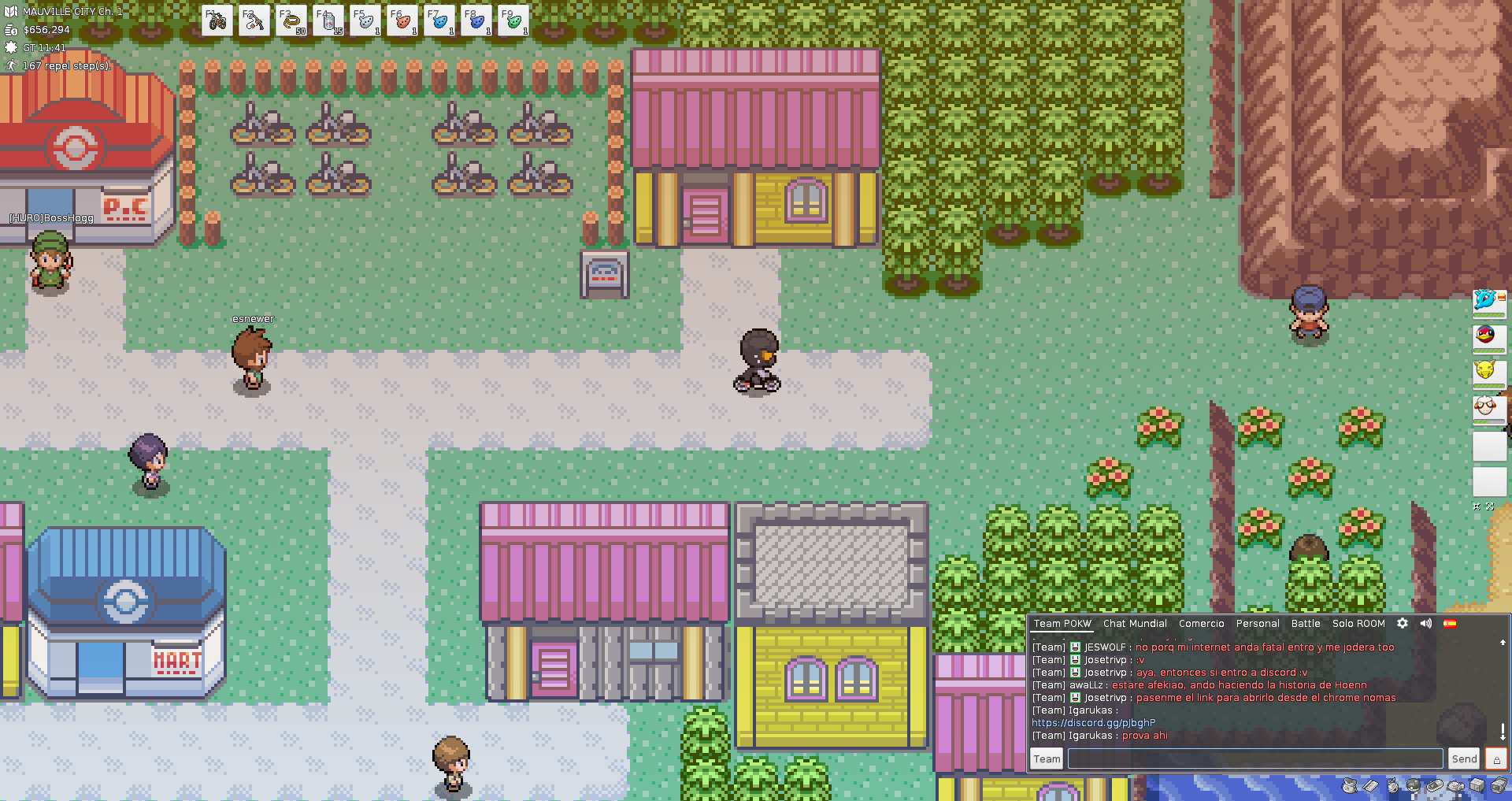Open the Comercio chat tab
Image resolution: width=1512 pixels, height=801 pixels.
[x=1201, y=623]
